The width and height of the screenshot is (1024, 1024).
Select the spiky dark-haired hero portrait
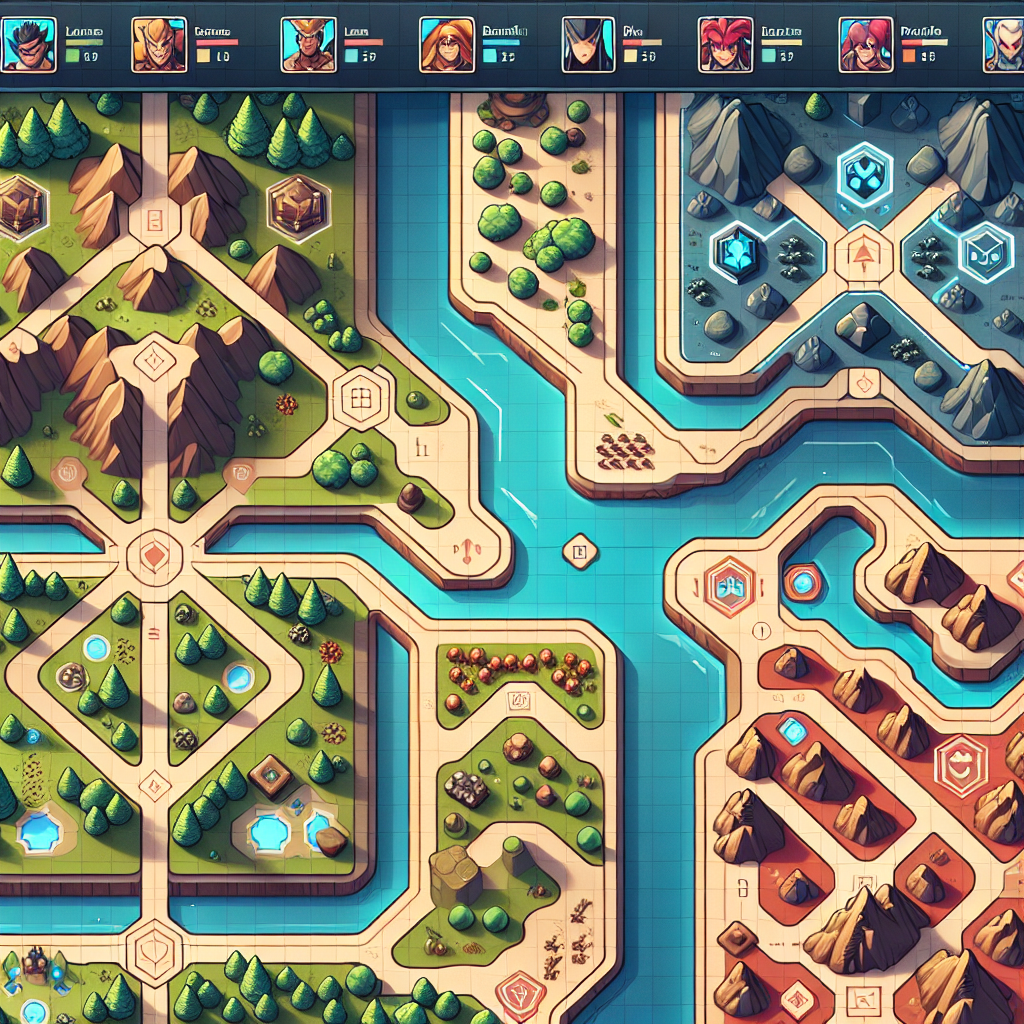28,45
